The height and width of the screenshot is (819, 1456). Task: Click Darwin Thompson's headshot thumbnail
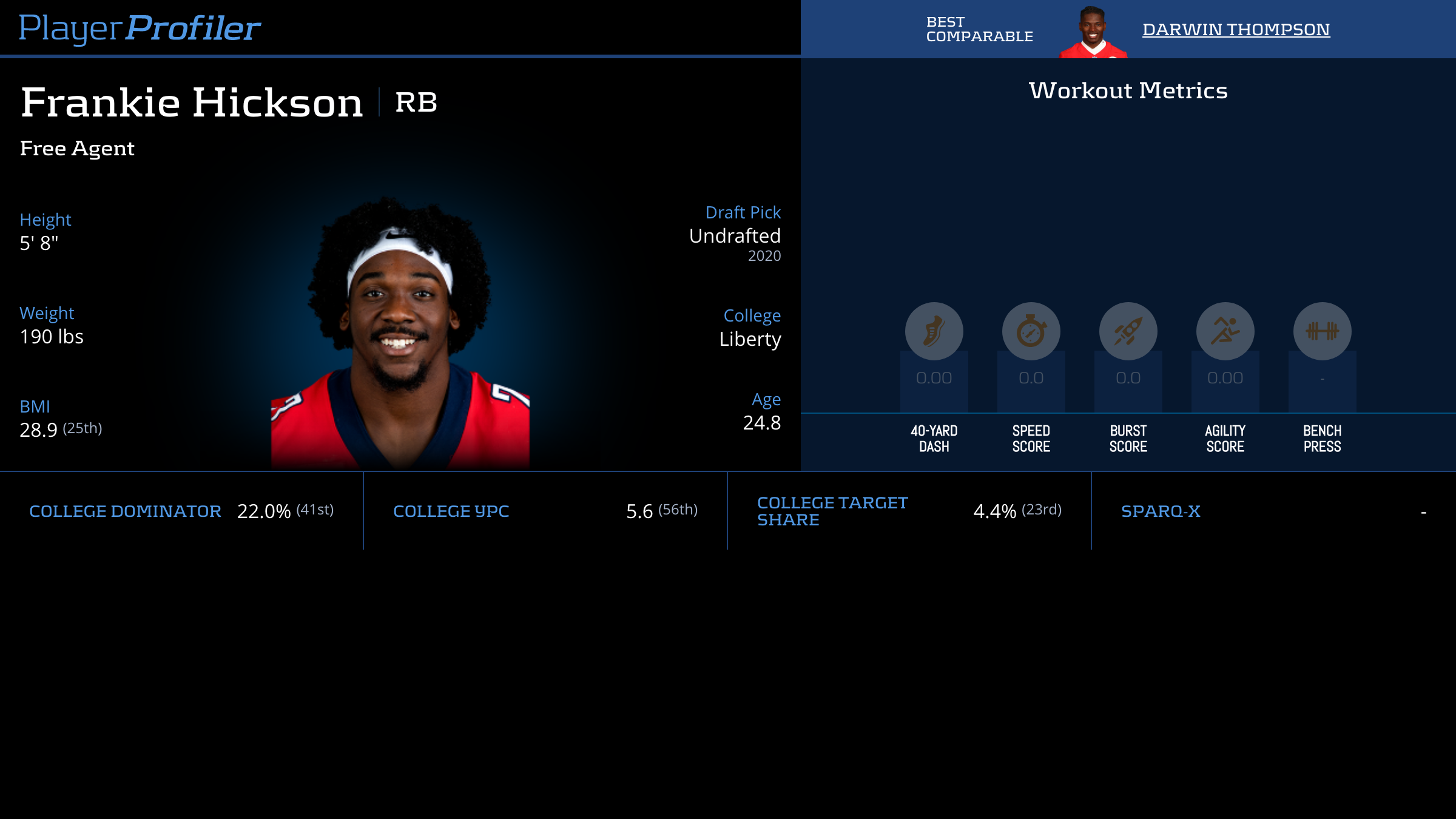[1093, 32]
